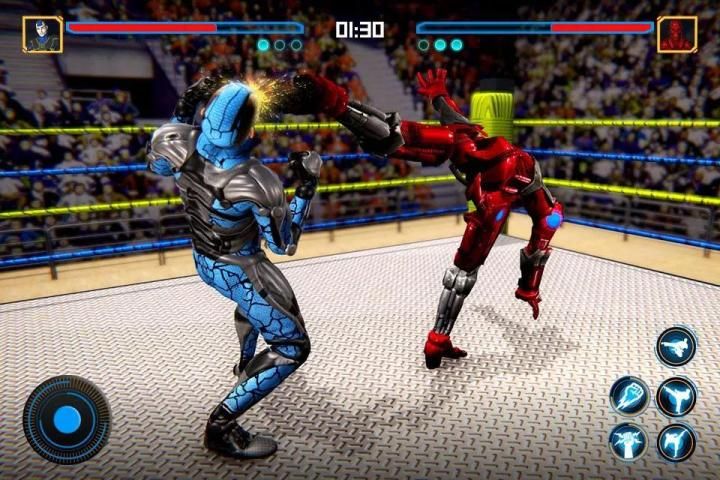Tap the virtual joystick's blue center knob
Screen dimensions: 720x480
(x=67, y=419)
